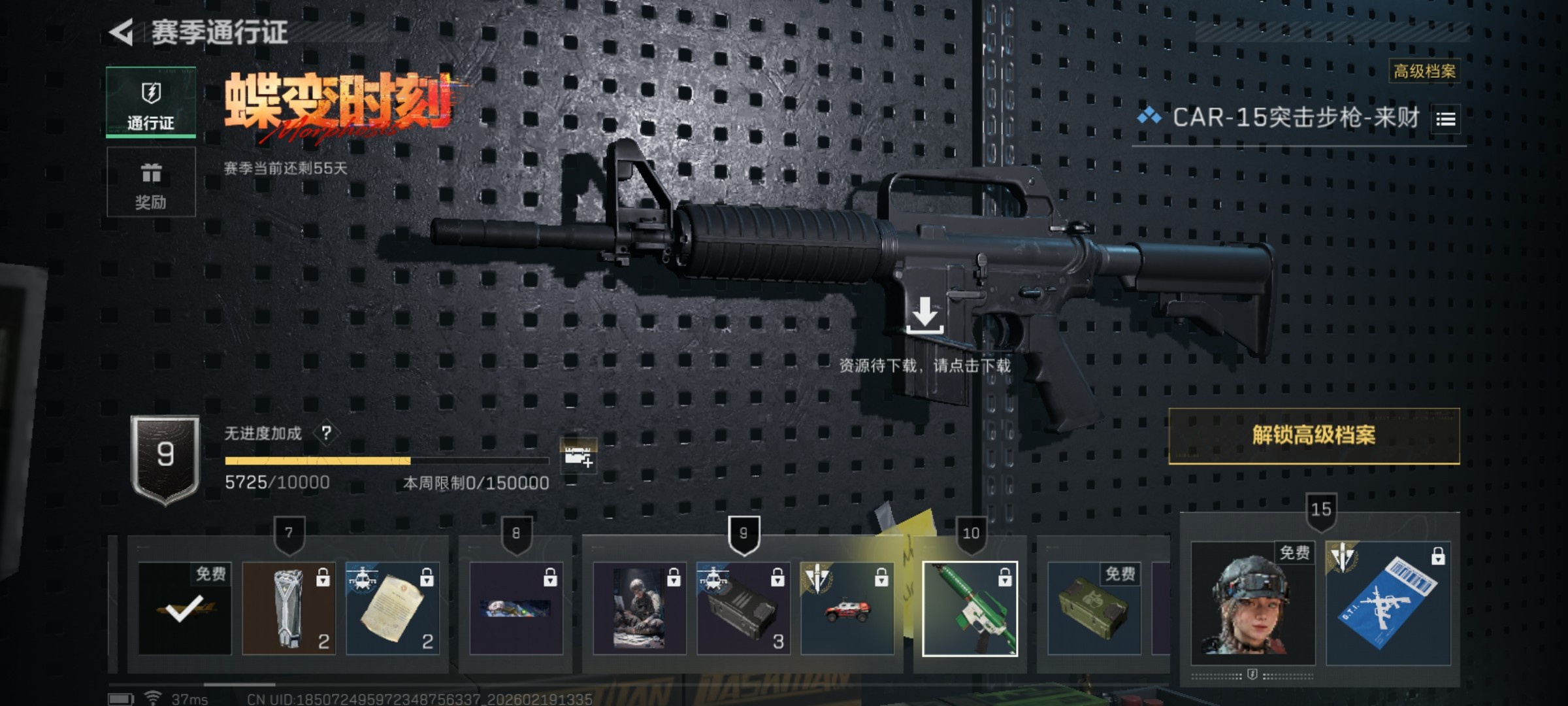Select the green weapon skin at level 10
1568x706 pixels.
[x=970, y=609]
